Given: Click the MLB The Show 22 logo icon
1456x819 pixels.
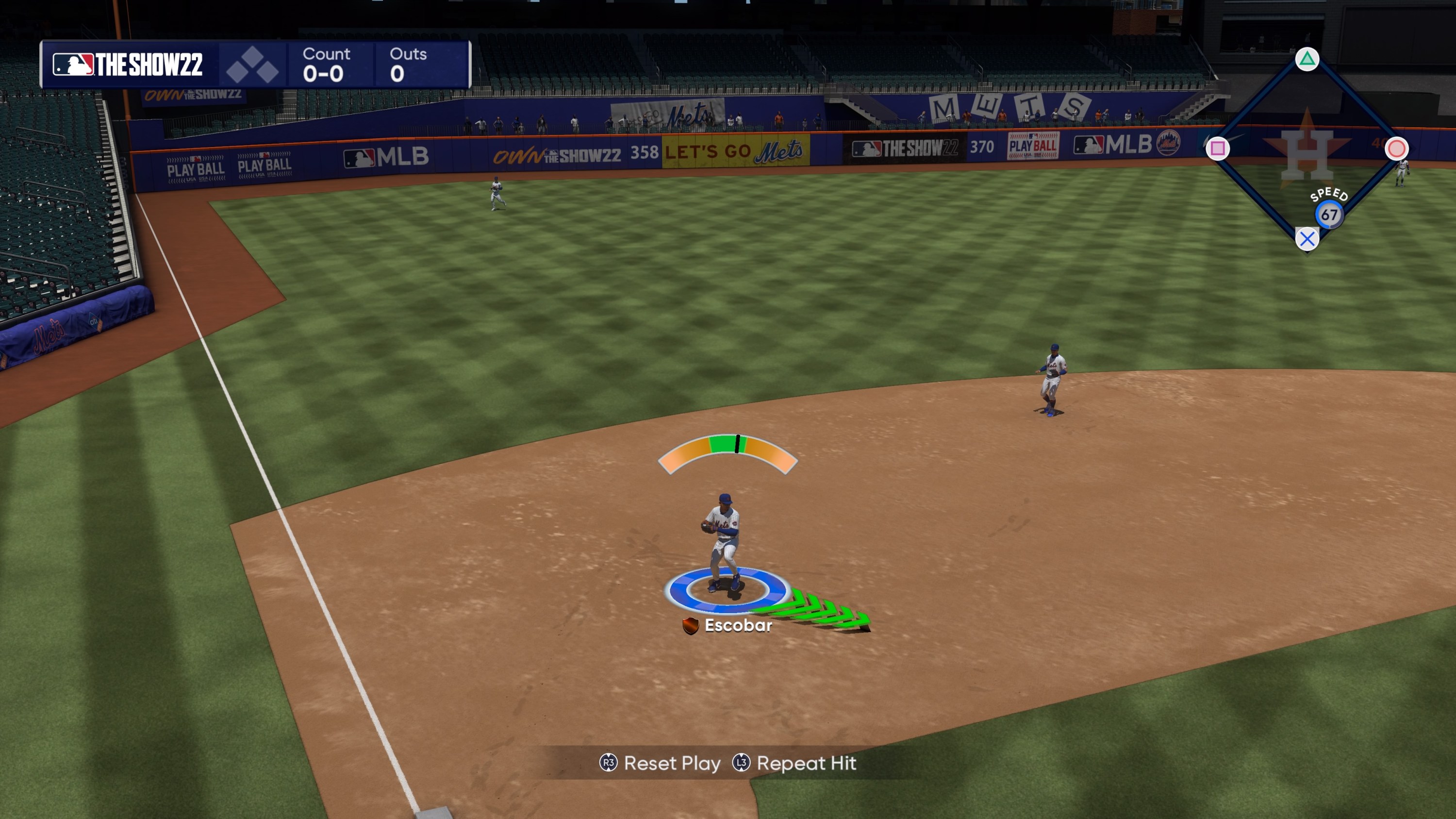Looking at the screenshot, I should (74, 64).
